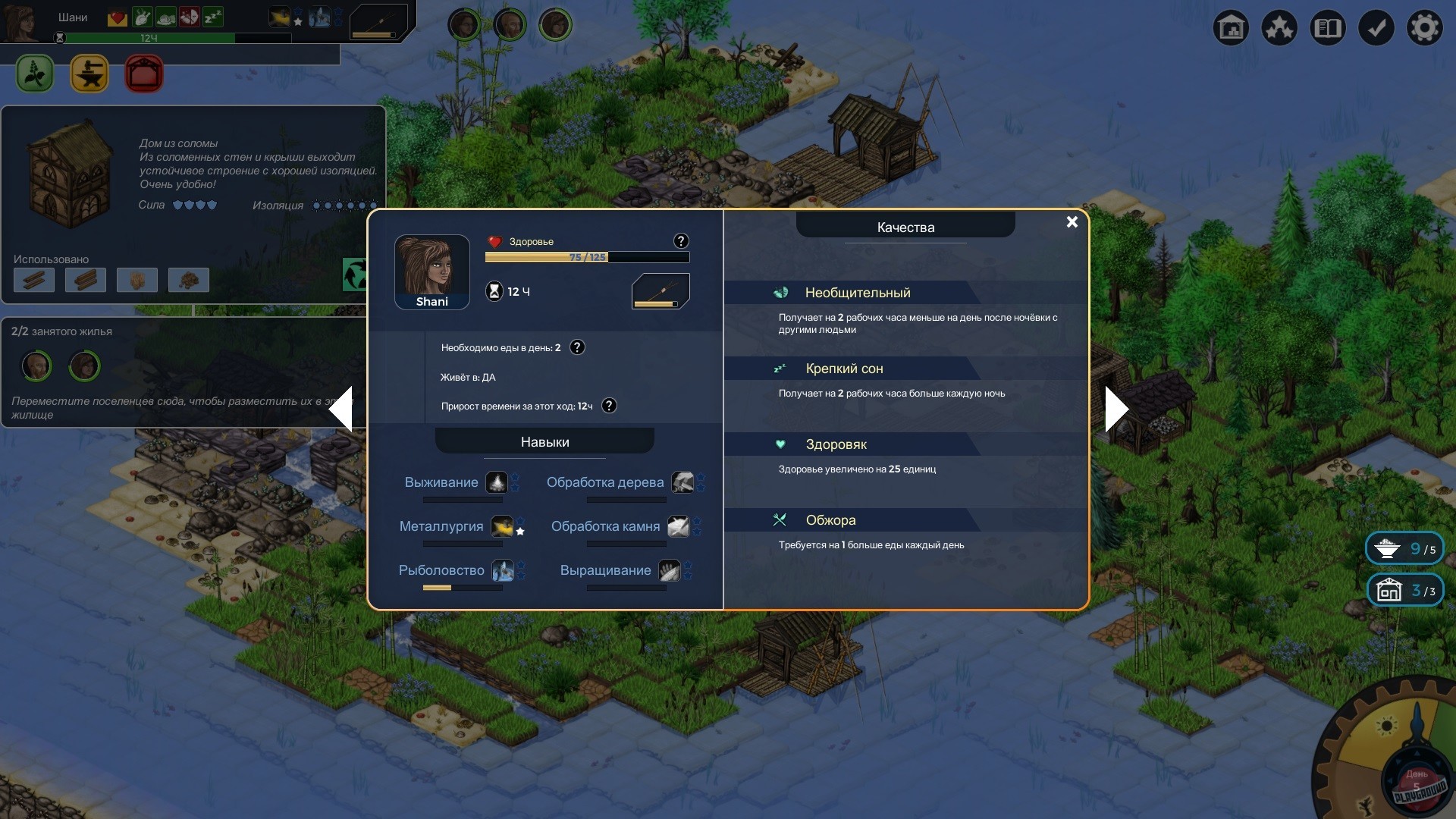This screenshot has height=819, width=1456.
Task: Expand the Здоровье question mark tooltip
Action: pos(680,241)
